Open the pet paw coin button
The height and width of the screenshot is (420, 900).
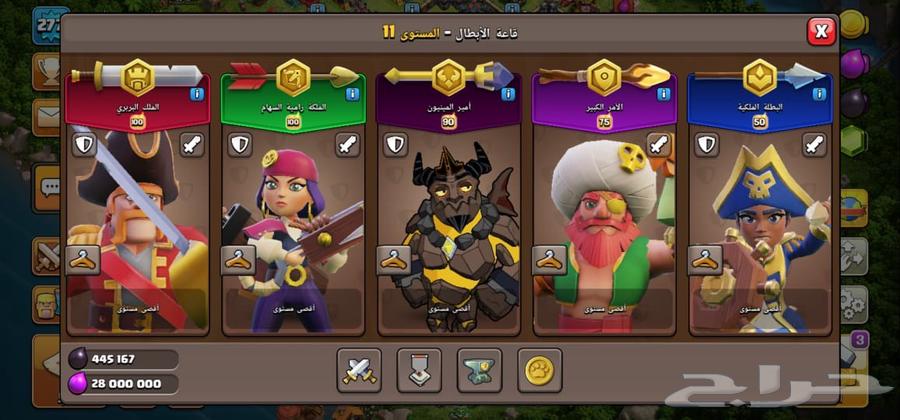pos(538,370)
